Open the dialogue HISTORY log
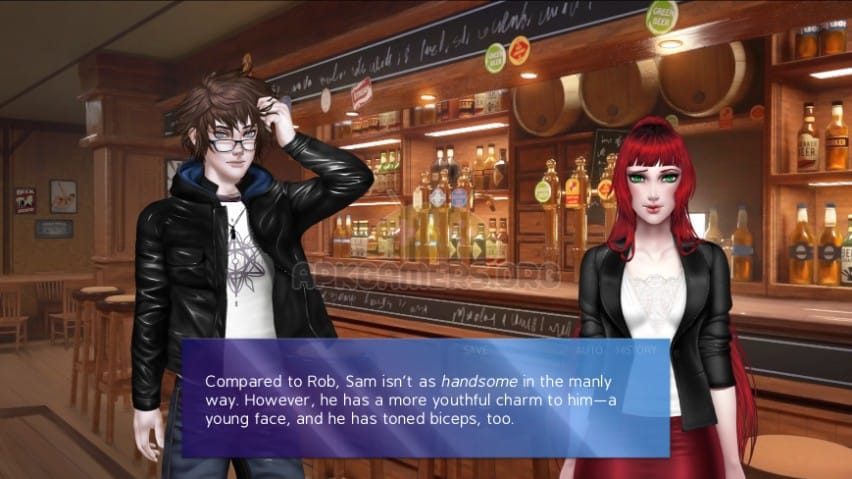This screenshot has height=479, width=852. click(x=636, y=350)
